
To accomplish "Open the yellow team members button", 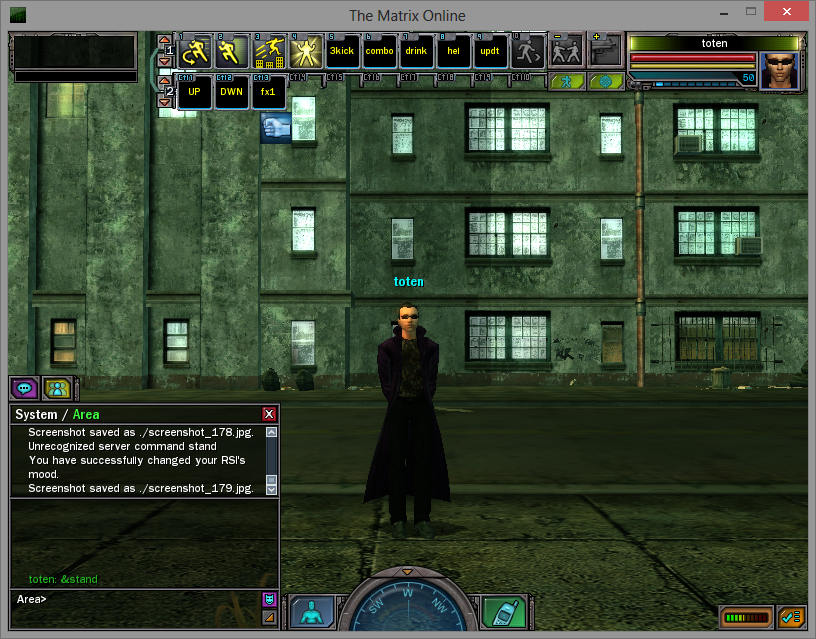I will click(55, 388).
